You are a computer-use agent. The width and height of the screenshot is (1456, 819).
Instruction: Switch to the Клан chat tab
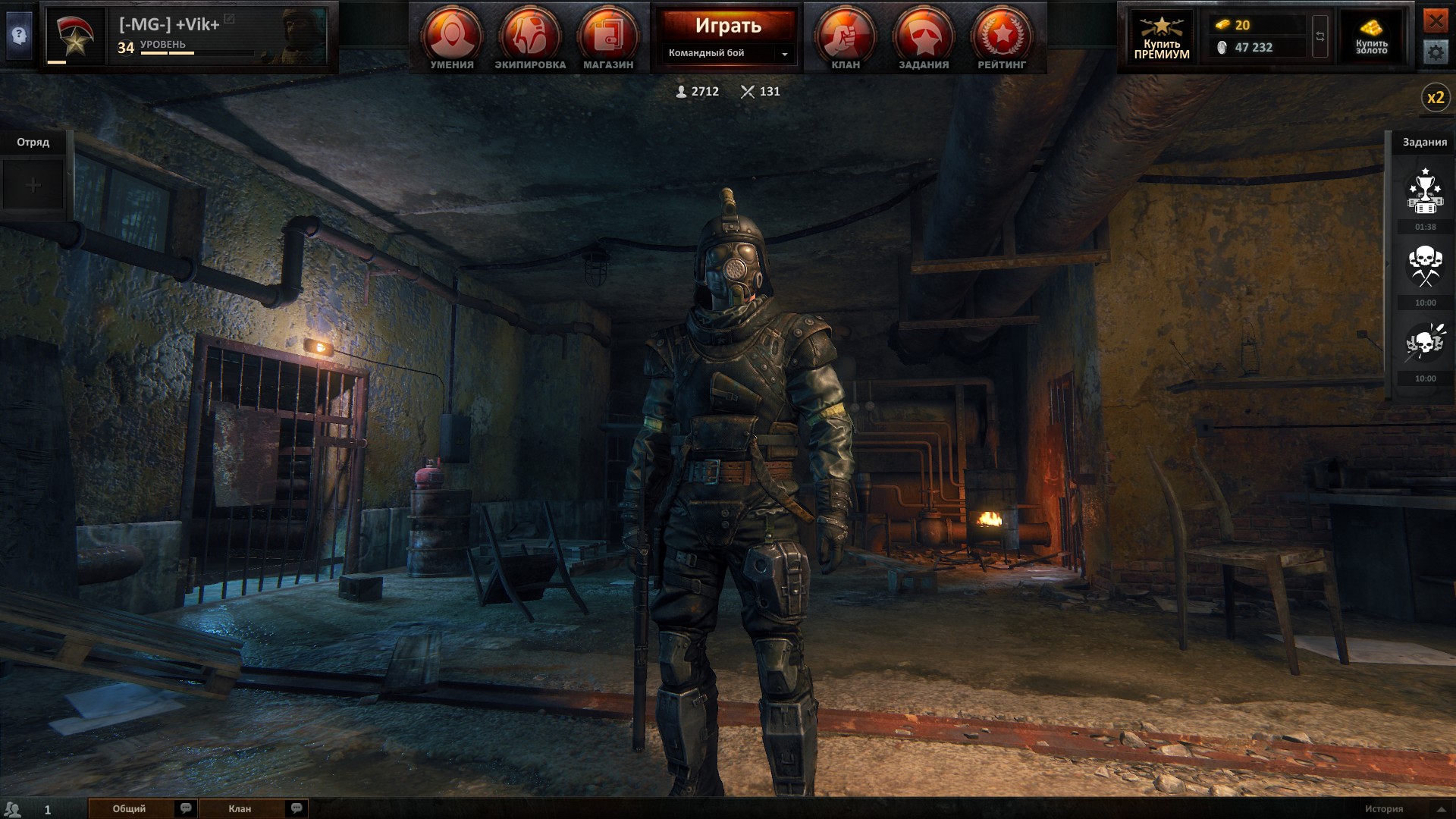(x=240, y=808)
